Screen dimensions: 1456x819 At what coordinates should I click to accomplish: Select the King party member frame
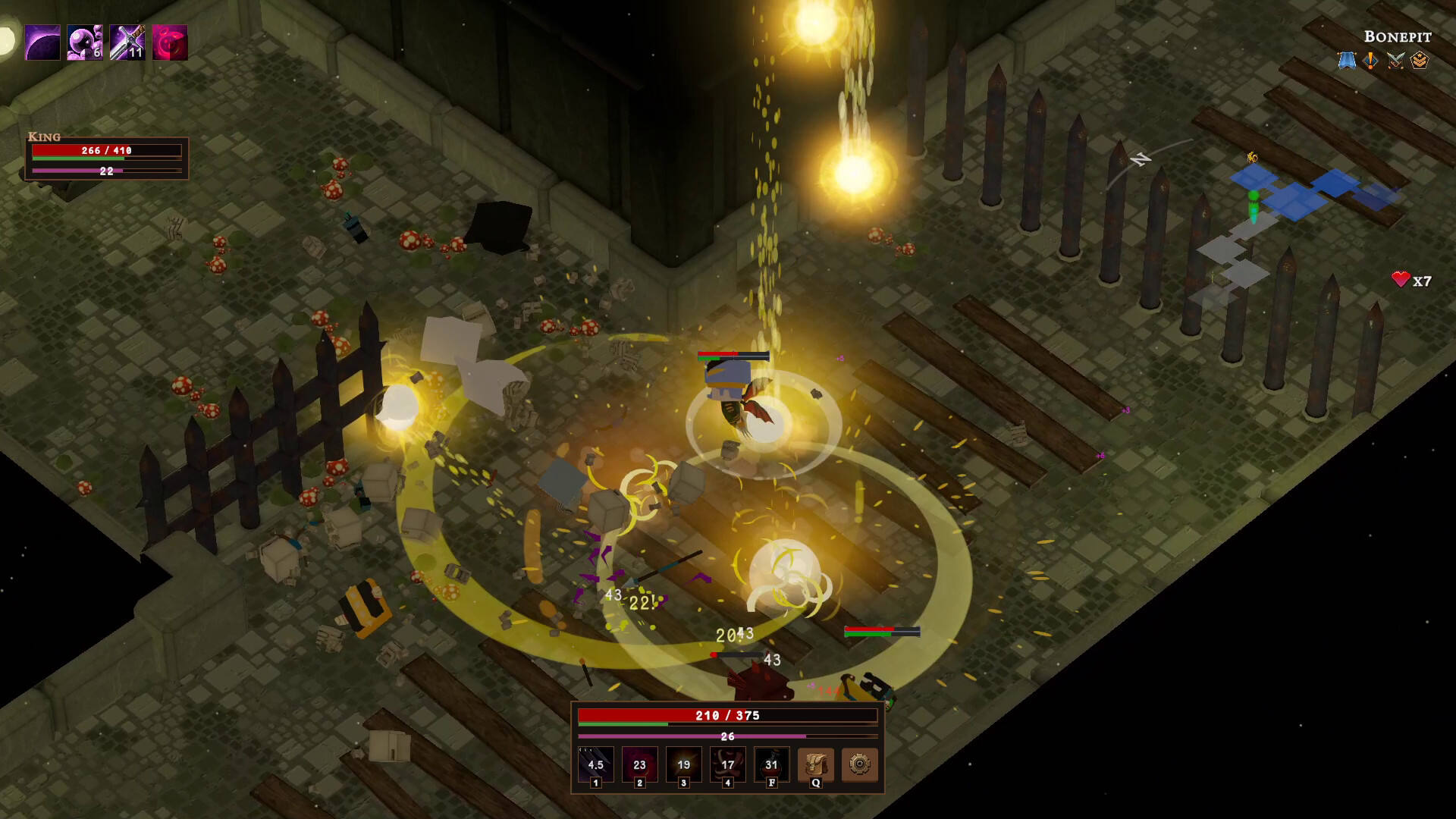(107, 158)
